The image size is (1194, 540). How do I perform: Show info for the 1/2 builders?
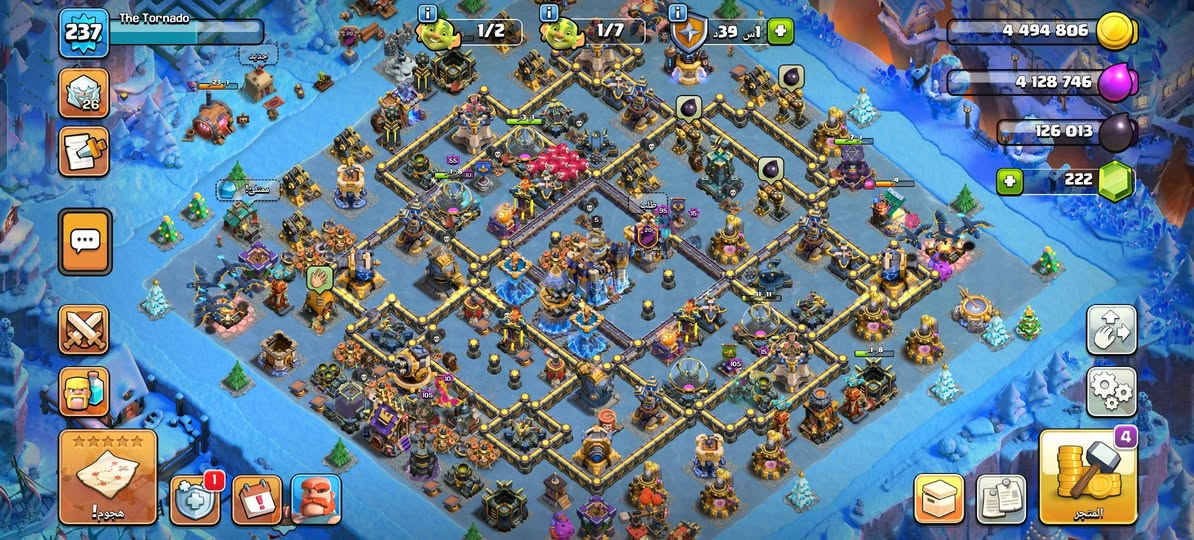coord(429,13)
